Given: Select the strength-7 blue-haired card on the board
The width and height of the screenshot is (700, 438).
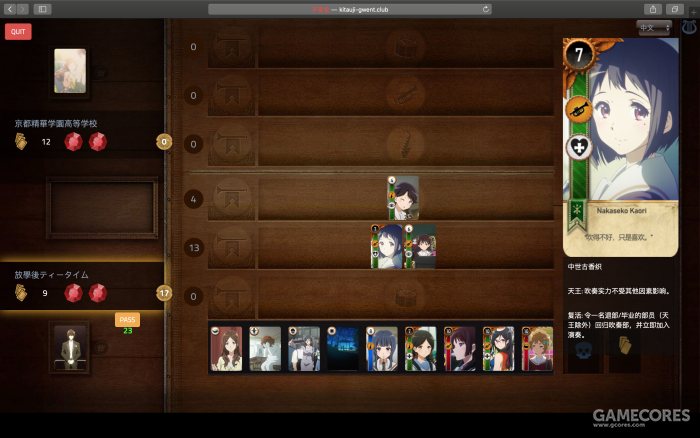Looking at the screenshot, I should [x=389, y=246].
